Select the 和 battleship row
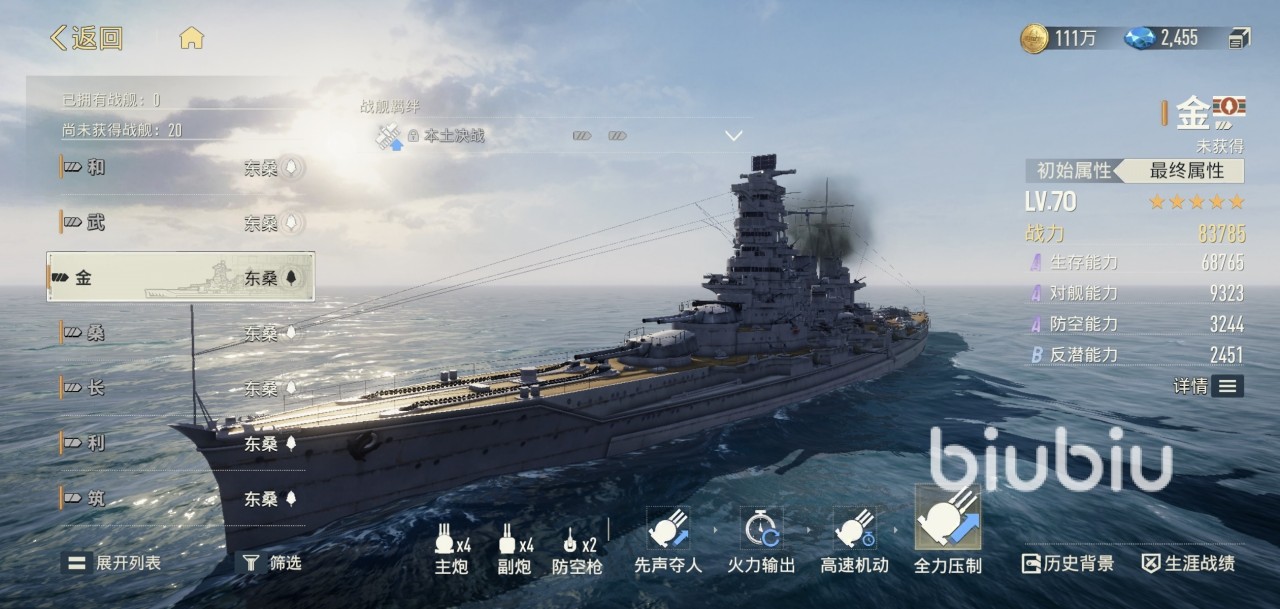Viewport: 1280px width, 609px height. coord(180,168)
